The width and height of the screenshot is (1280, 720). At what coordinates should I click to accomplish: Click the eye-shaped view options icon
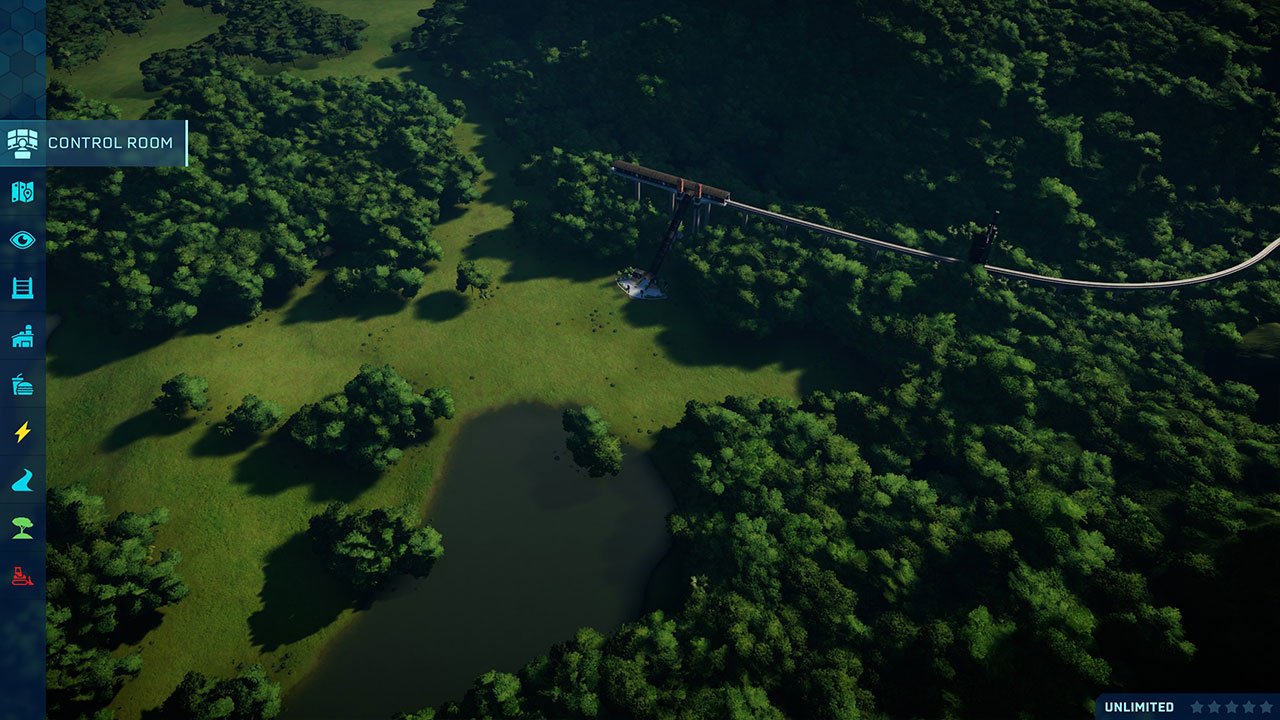[22, 239]
